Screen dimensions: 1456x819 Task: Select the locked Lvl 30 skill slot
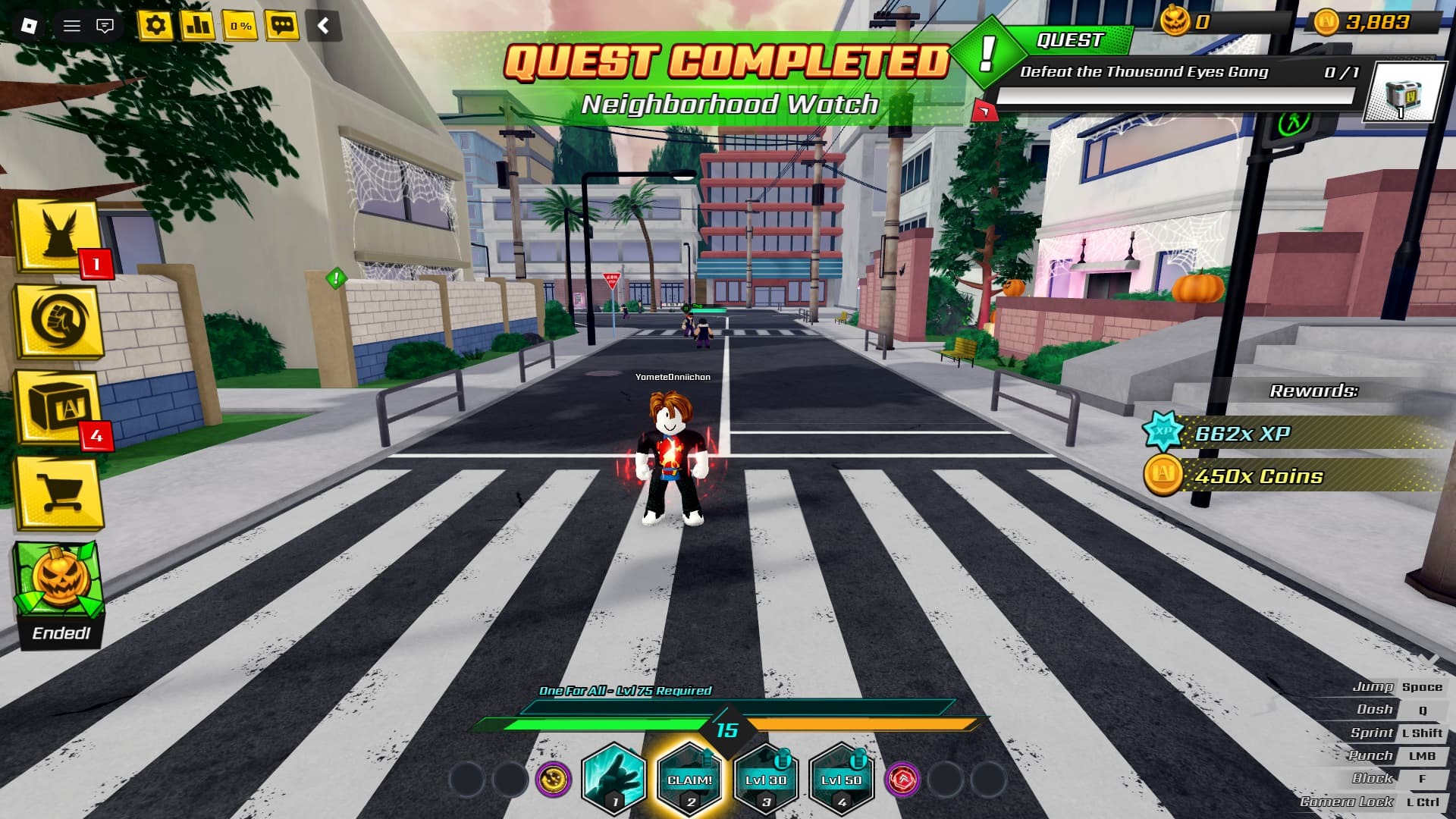(767, 779)
